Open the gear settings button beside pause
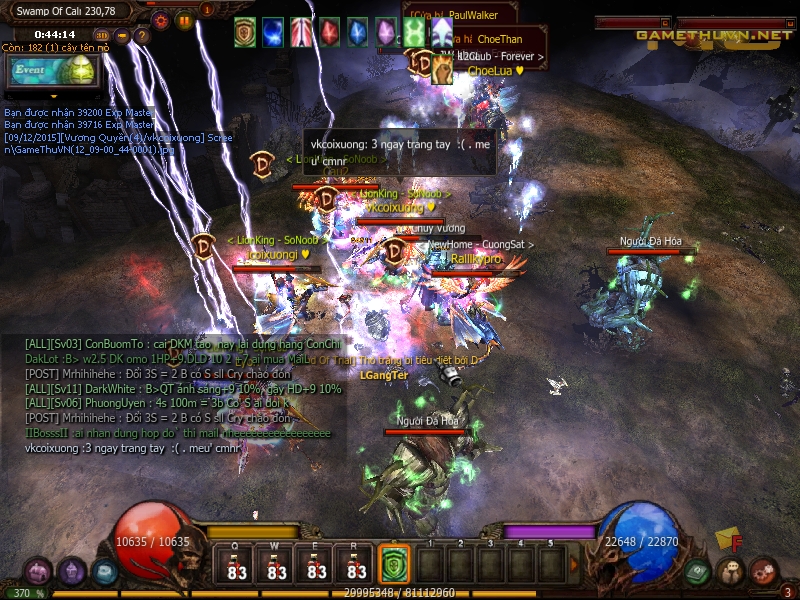The height and width of the screenshot is (600, 800). click(161, 20)
